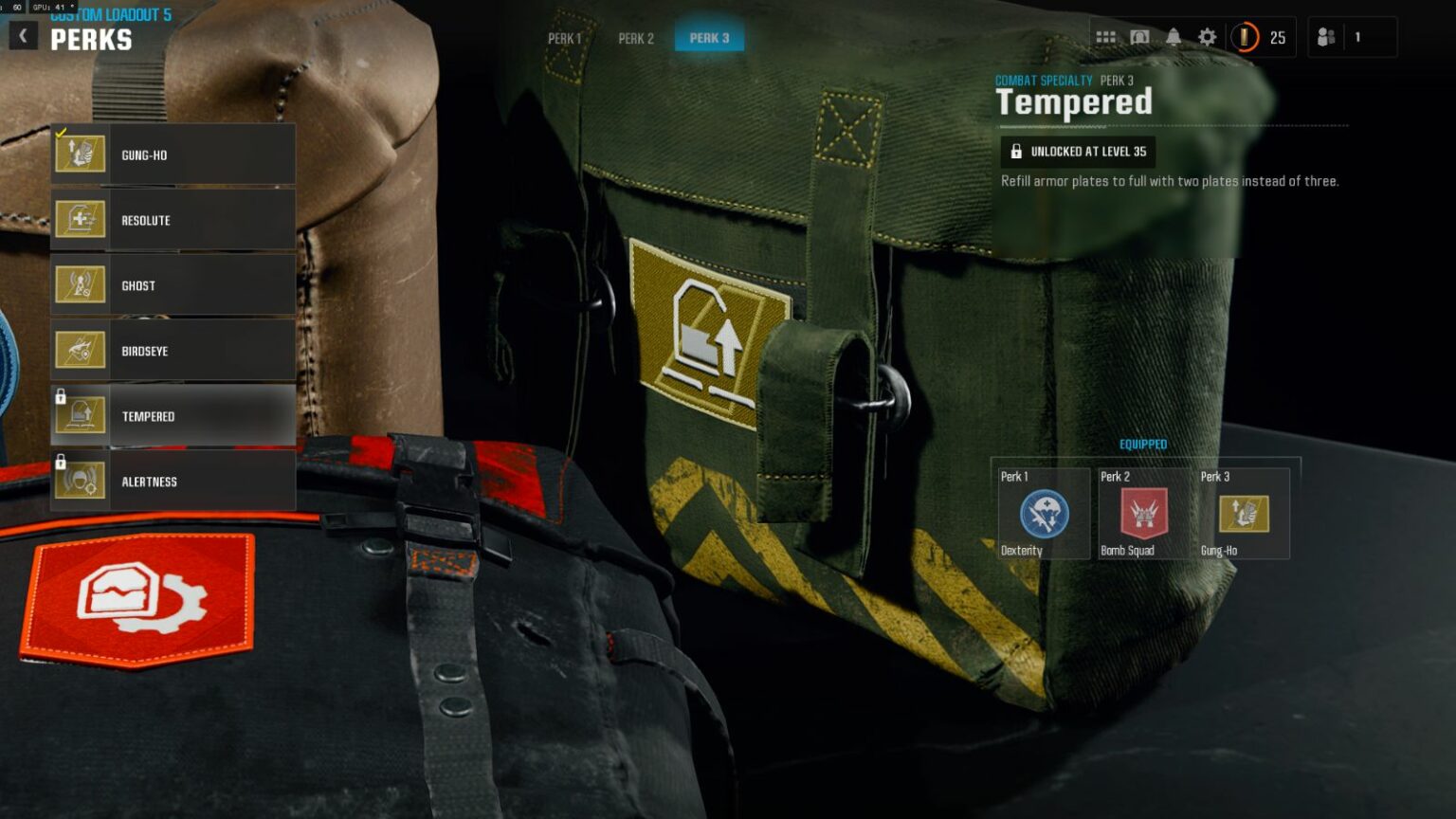Select the Ghost perk icon
The height and width of the screenshot is (819, 1456).
[81, 284]
